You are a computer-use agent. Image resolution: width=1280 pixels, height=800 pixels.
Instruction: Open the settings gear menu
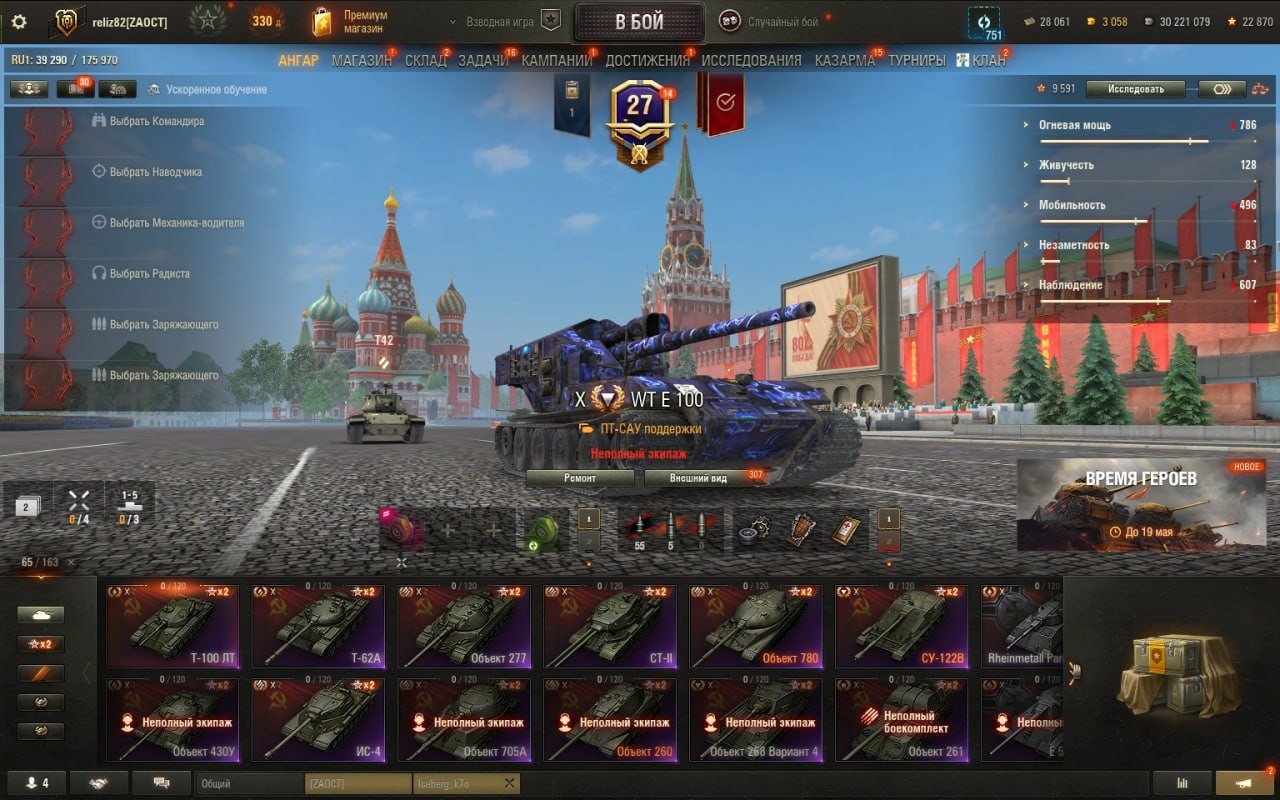[19, 22]
